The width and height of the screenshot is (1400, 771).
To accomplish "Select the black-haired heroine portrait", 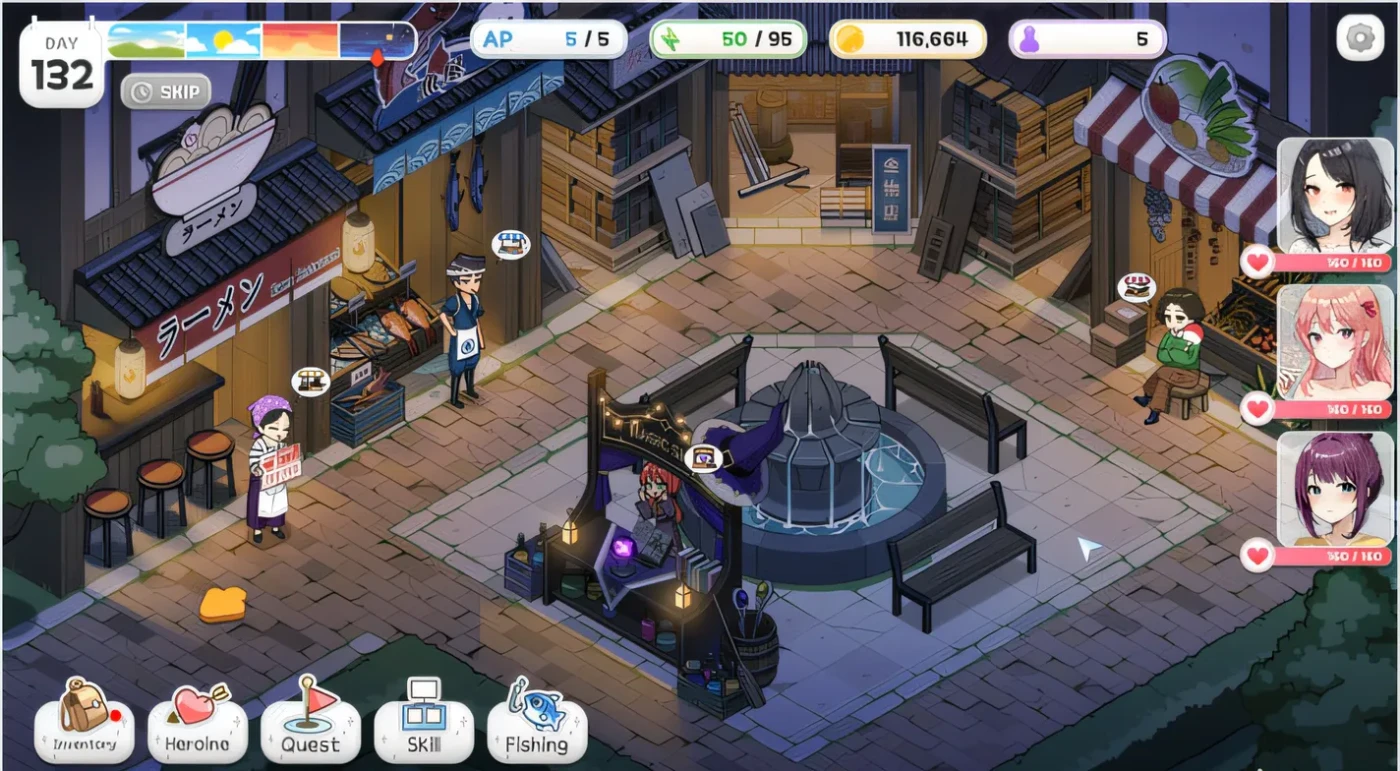I will point(1334,197).
